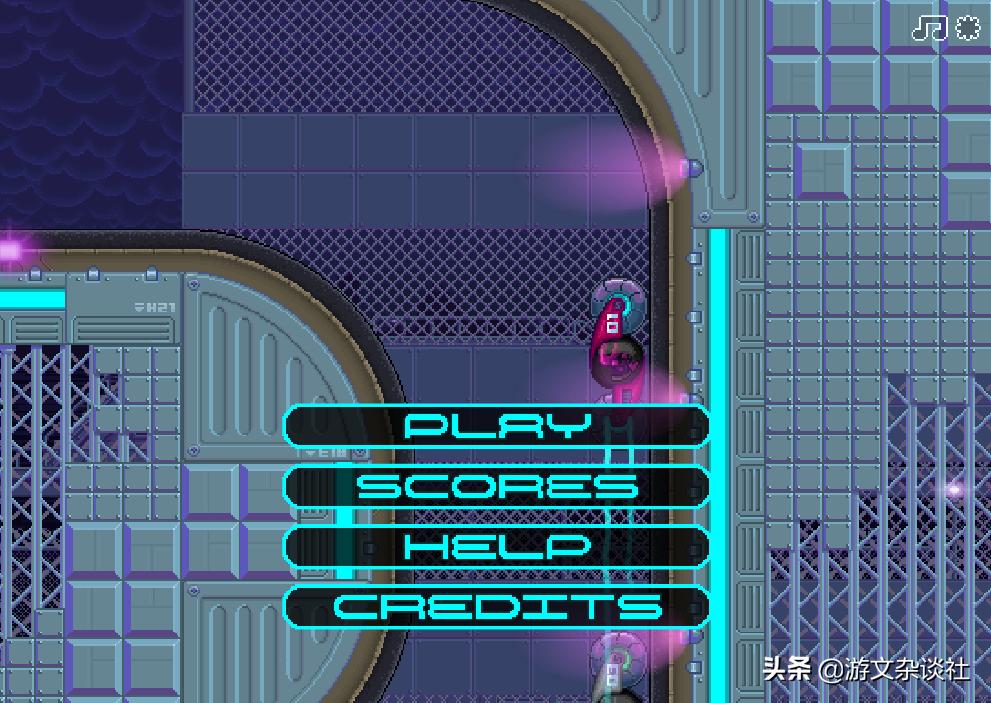Viewport: 991px width, 703px height.
Task: Open the SCORES screen
Action: (x=497, y=486)
